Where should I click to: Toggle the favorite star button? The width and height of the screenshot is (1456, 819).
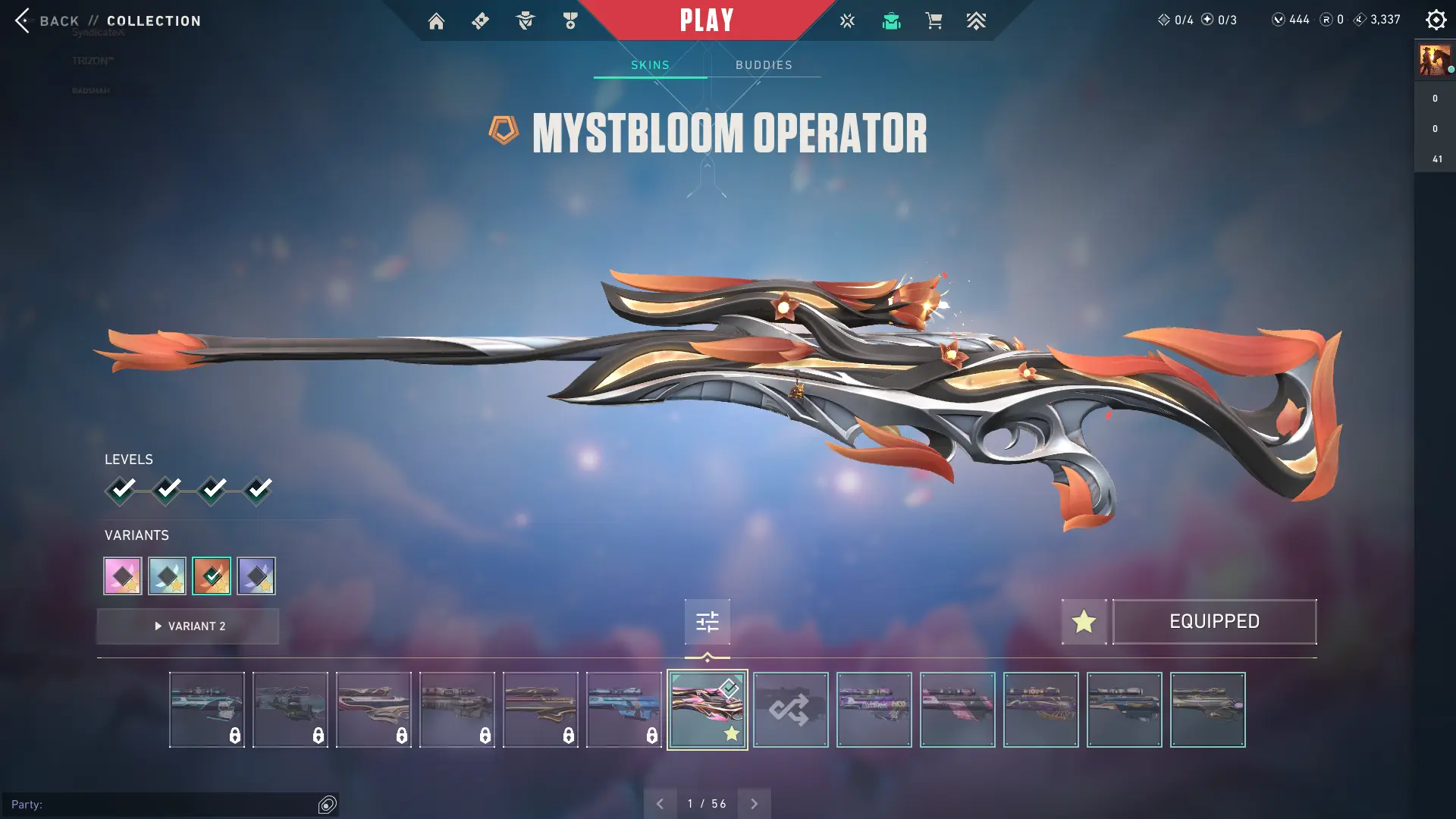pyautogui.click(x=1084, y=622)
